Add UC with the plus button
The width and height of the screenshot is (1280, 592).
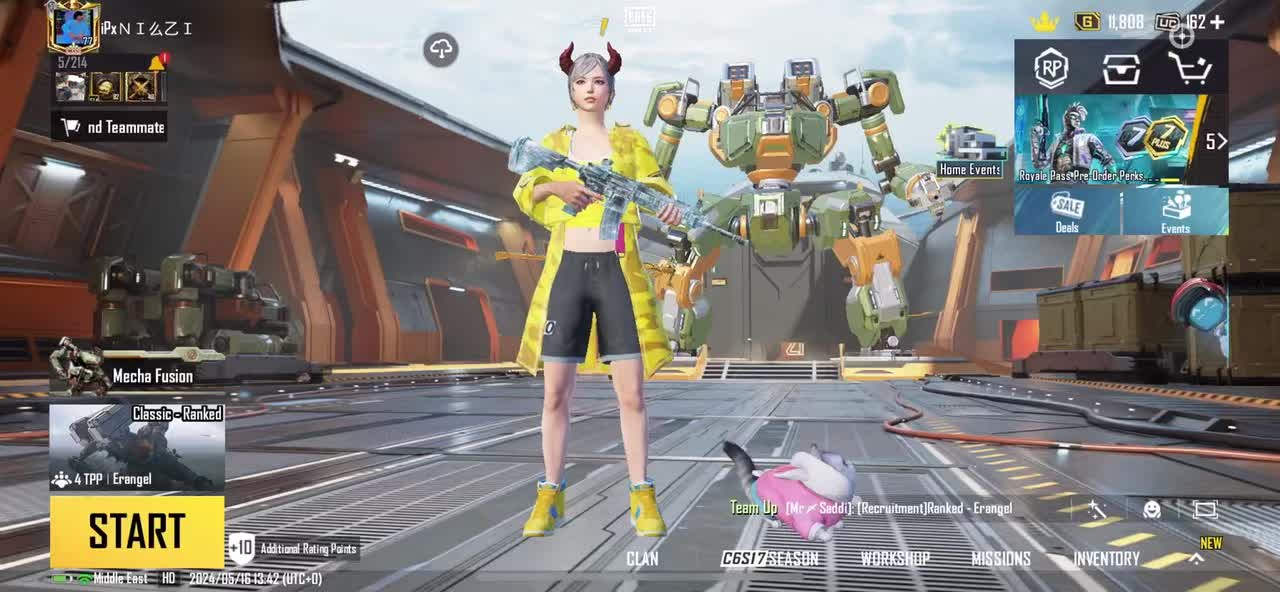1217,21
